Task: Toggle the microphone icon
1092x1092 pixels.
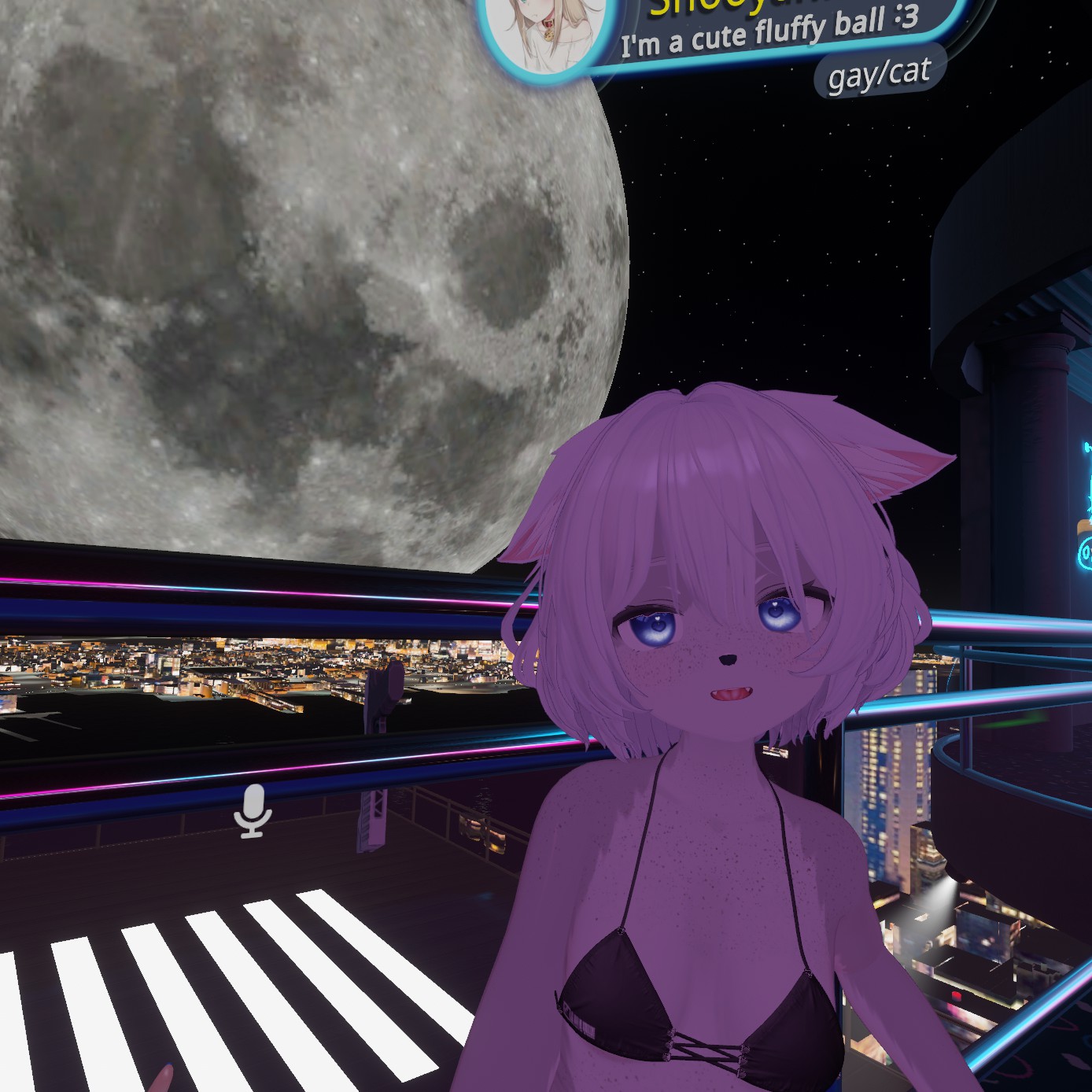Action: pyautogui.click(x=253, y=811)
